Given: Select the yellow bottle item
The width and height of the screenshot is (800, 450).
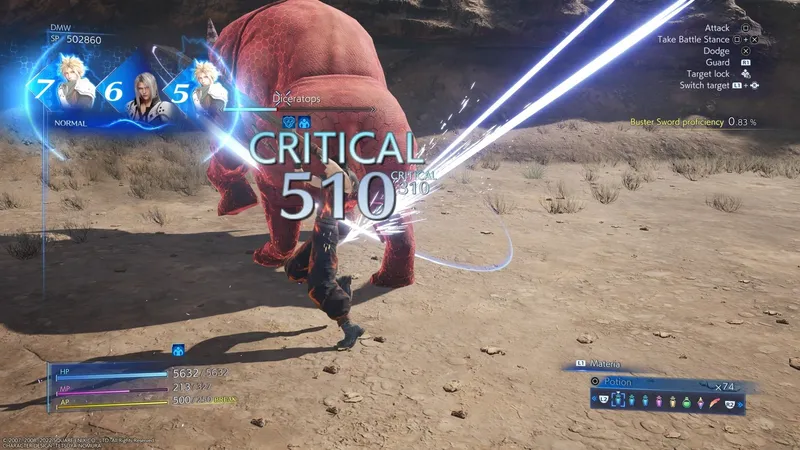Looking at the screenshot, I should pos(672,401).
